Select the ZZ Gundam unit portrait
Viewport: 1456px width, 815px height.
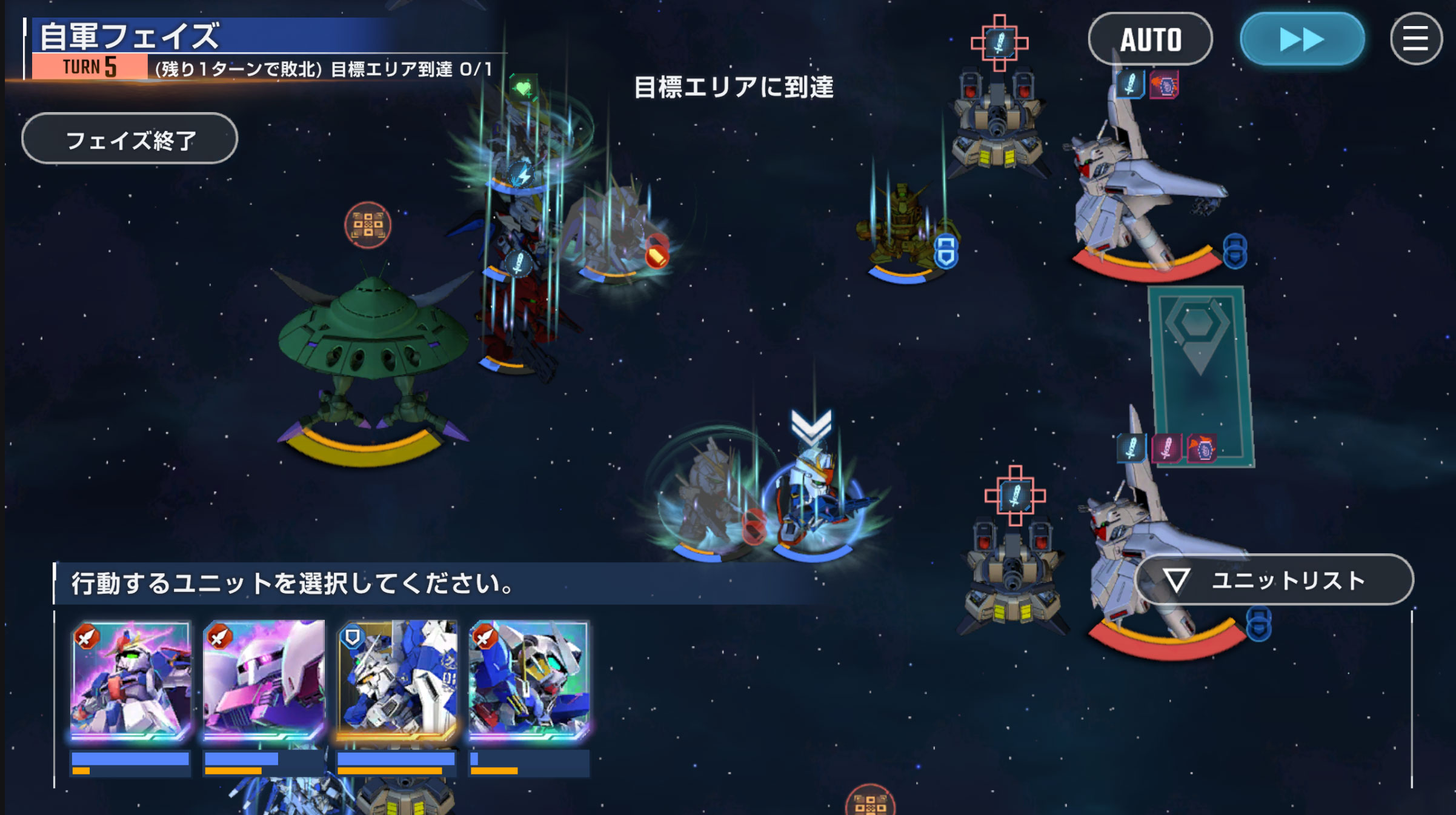click(131, 679)
